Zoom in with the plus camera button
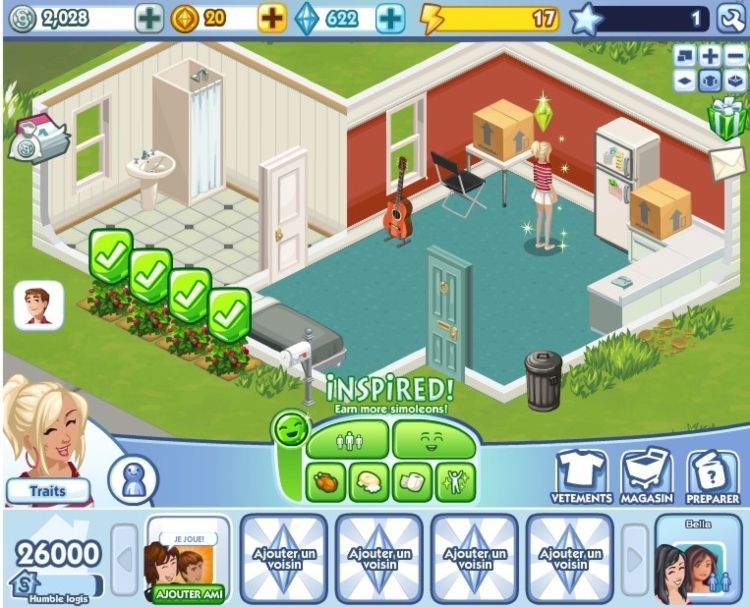 710,56
